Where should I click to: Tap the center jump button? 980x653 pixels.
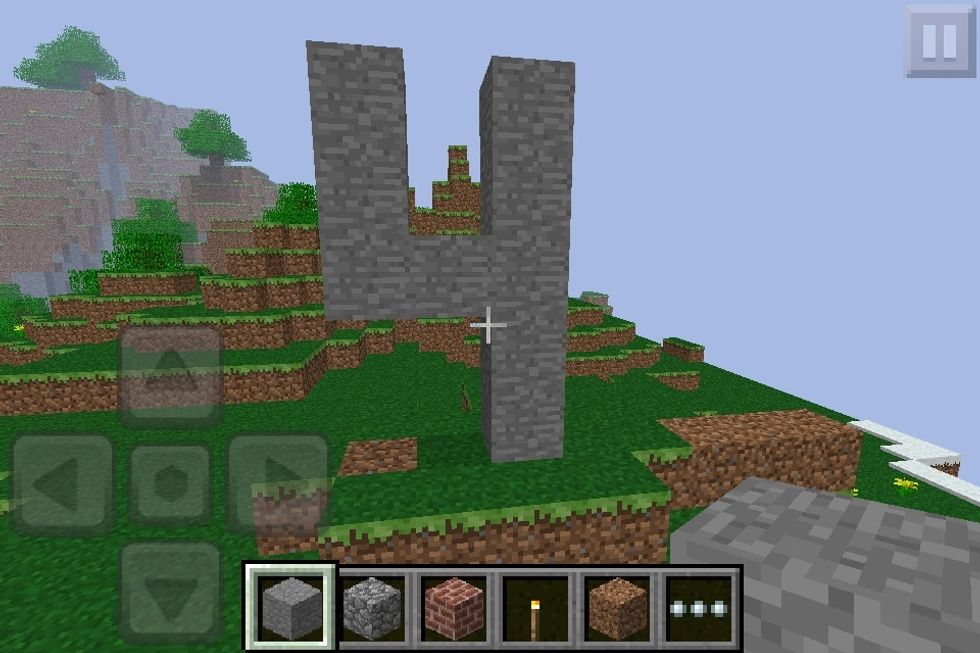(x=170, y=484)
